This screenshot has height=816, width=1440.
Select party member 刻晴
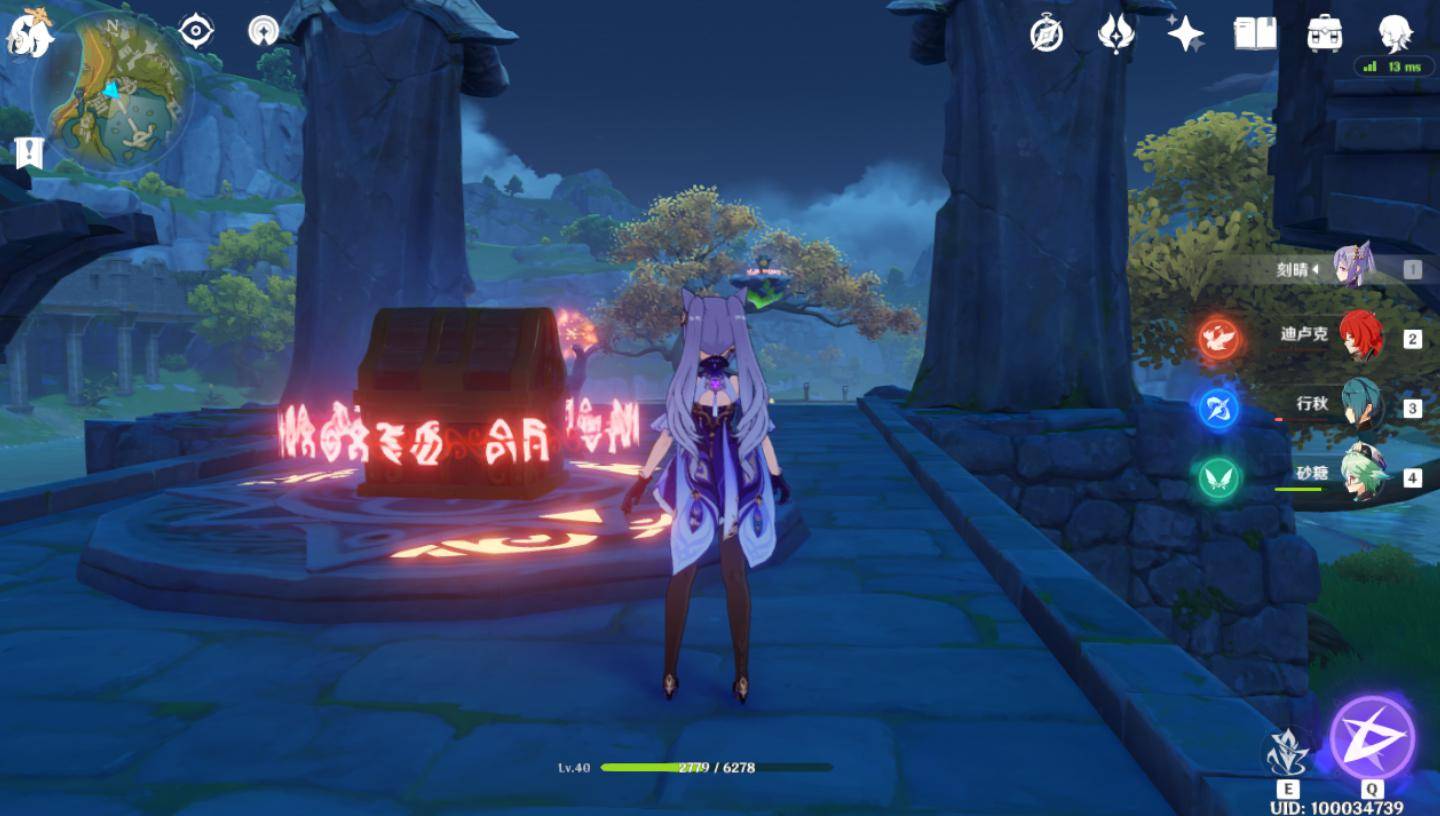(1352, 268)
